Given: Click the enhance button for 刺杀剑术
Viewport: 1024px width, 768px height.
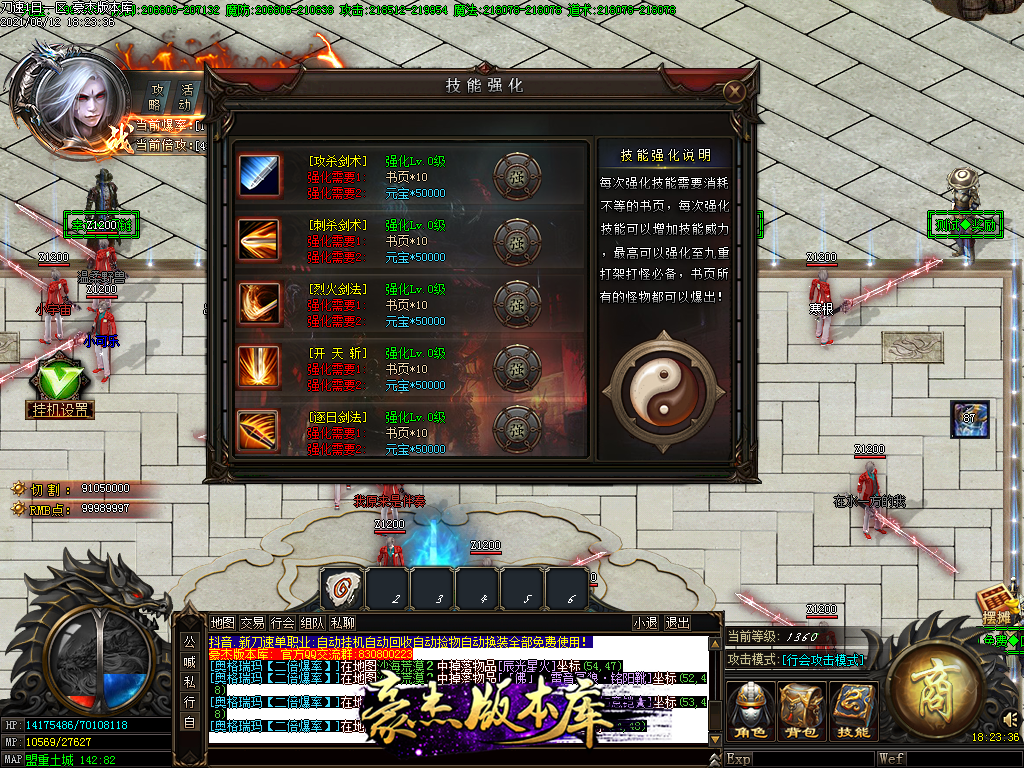Looking at the screenshot, I should (517, 240).
